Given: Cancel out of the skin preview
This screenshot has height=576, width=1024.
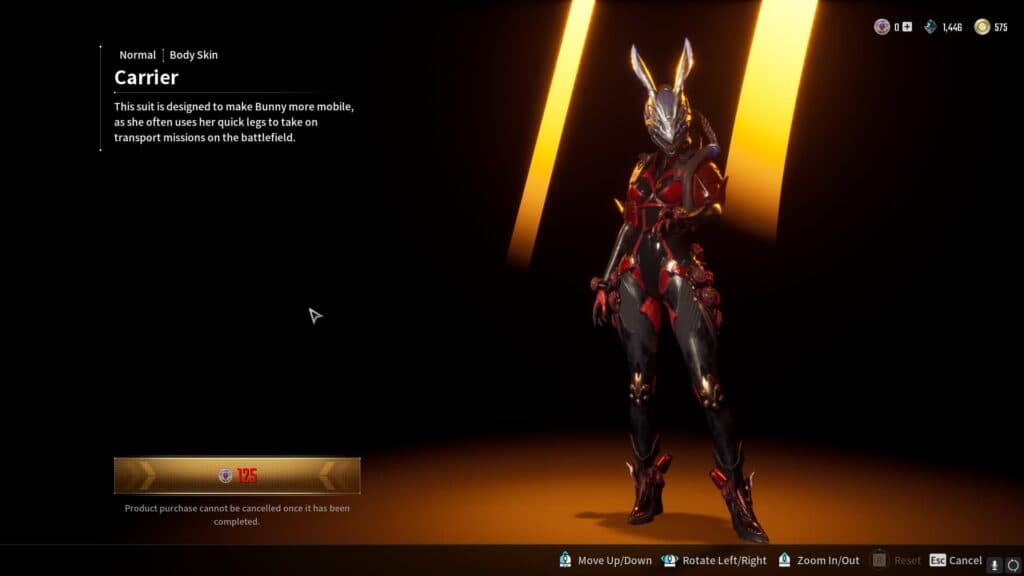Looking at the screenshot, I should (x=956, y=561).
